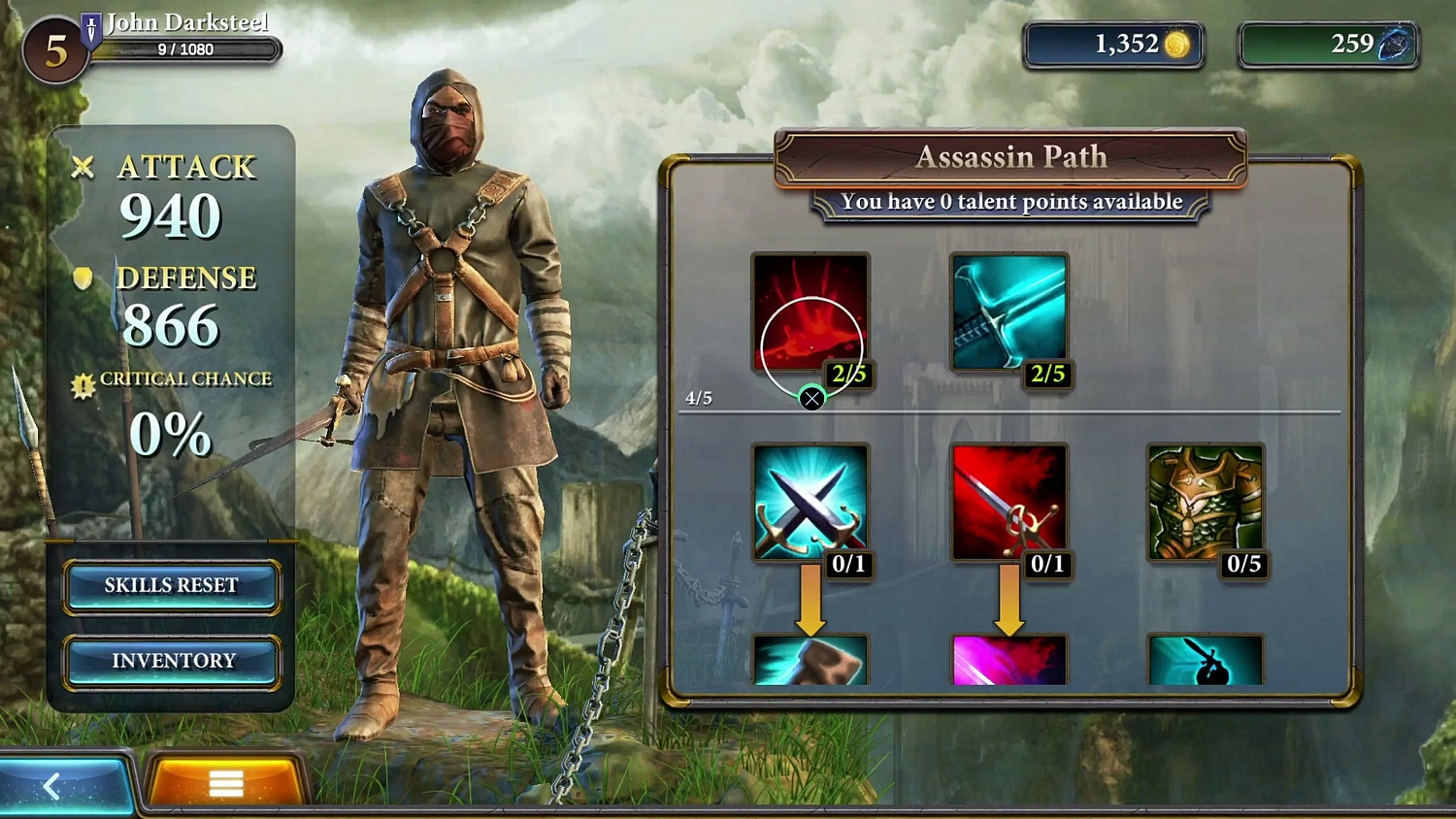Select the purple blade talent icon
The width and height of the screenshot is (1456, 819).
pos(1009,665)
